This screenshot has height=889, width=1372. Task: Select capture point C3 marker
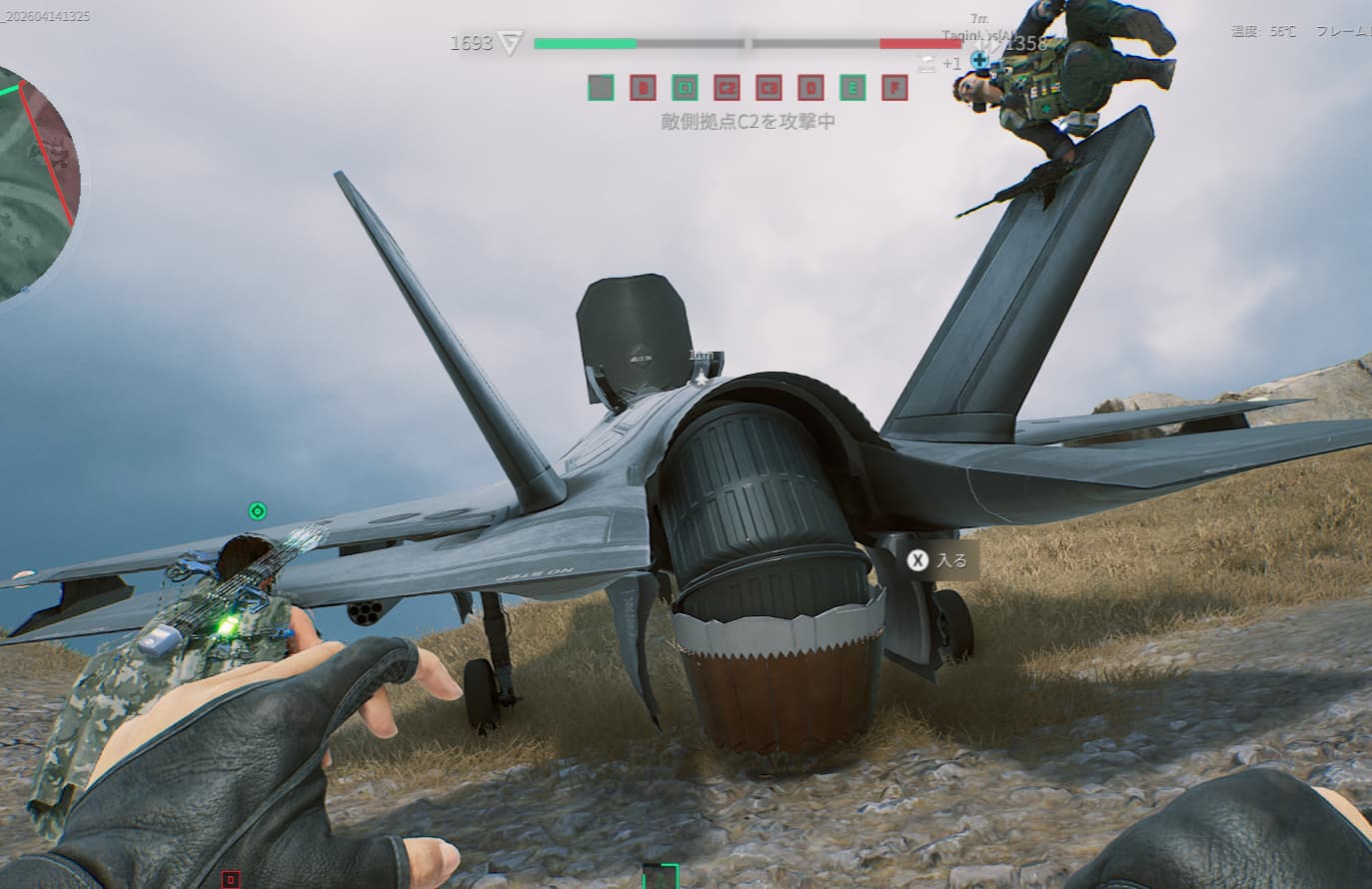click(768, 88)
